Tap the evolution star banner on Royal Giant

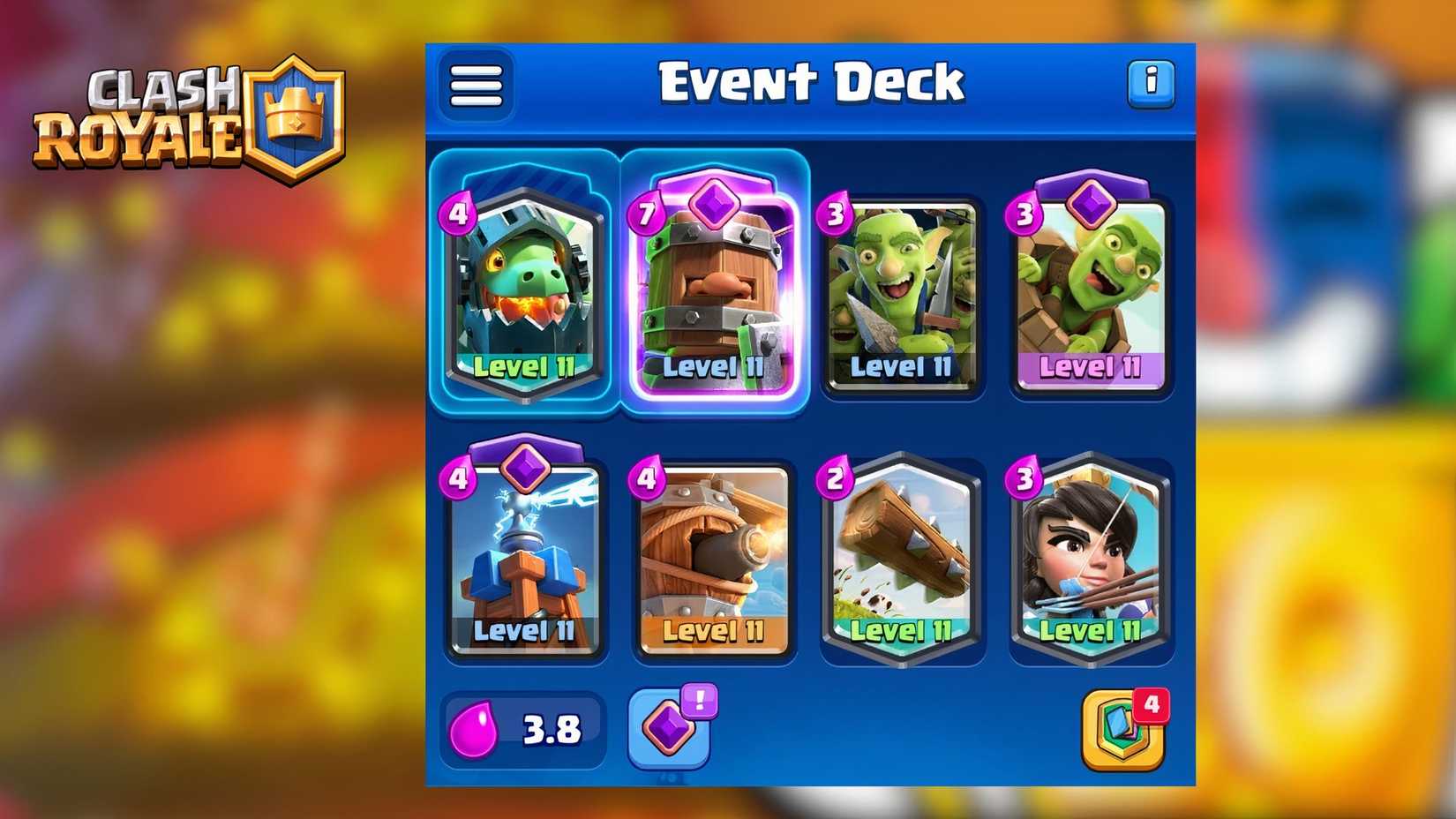(713, 206)
